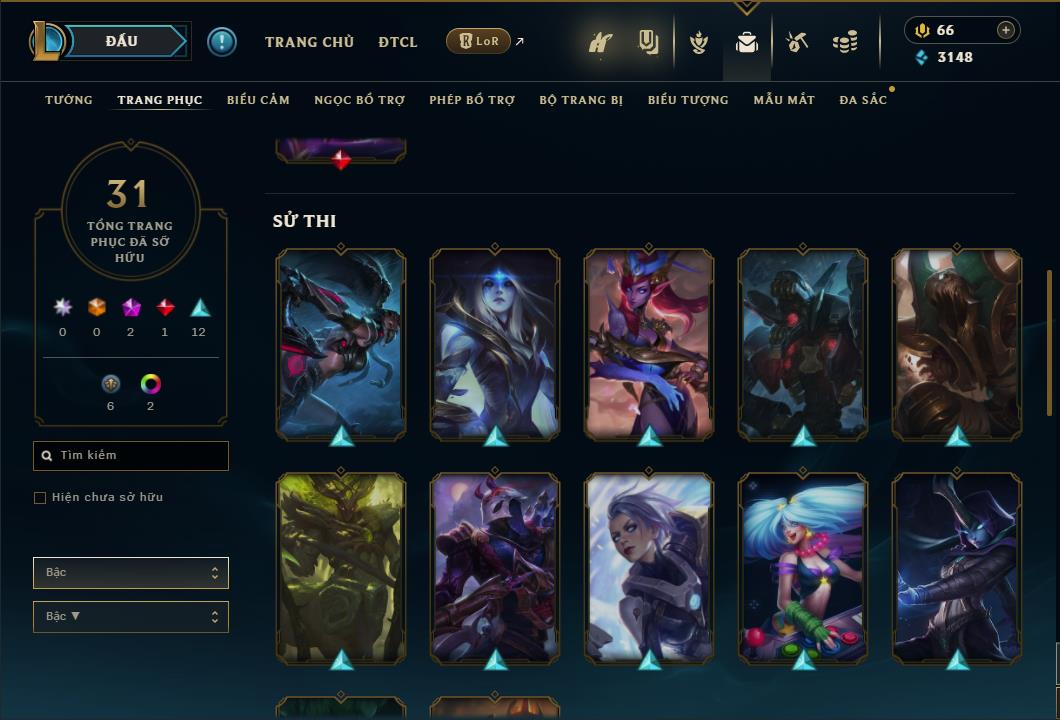Open the TRANG CHỦ home page
This screenshot has height=720, width=1060.
pos(309,42)
